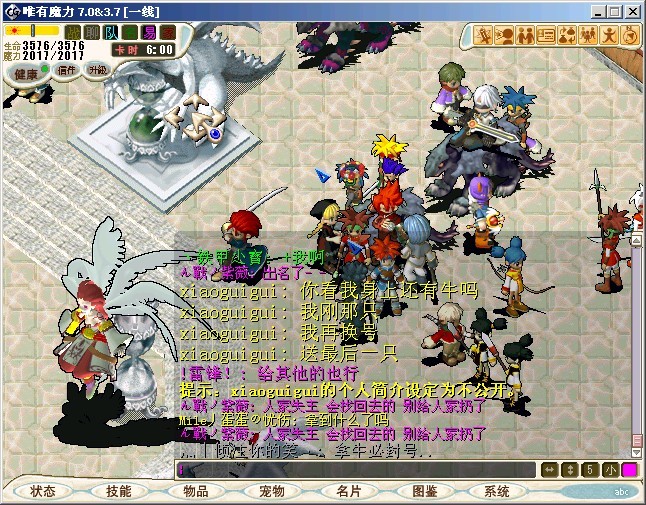This screenshot has width=646, height=505.
Task: Open the 宠物 (Pets) menu
Action: (272, 492)
